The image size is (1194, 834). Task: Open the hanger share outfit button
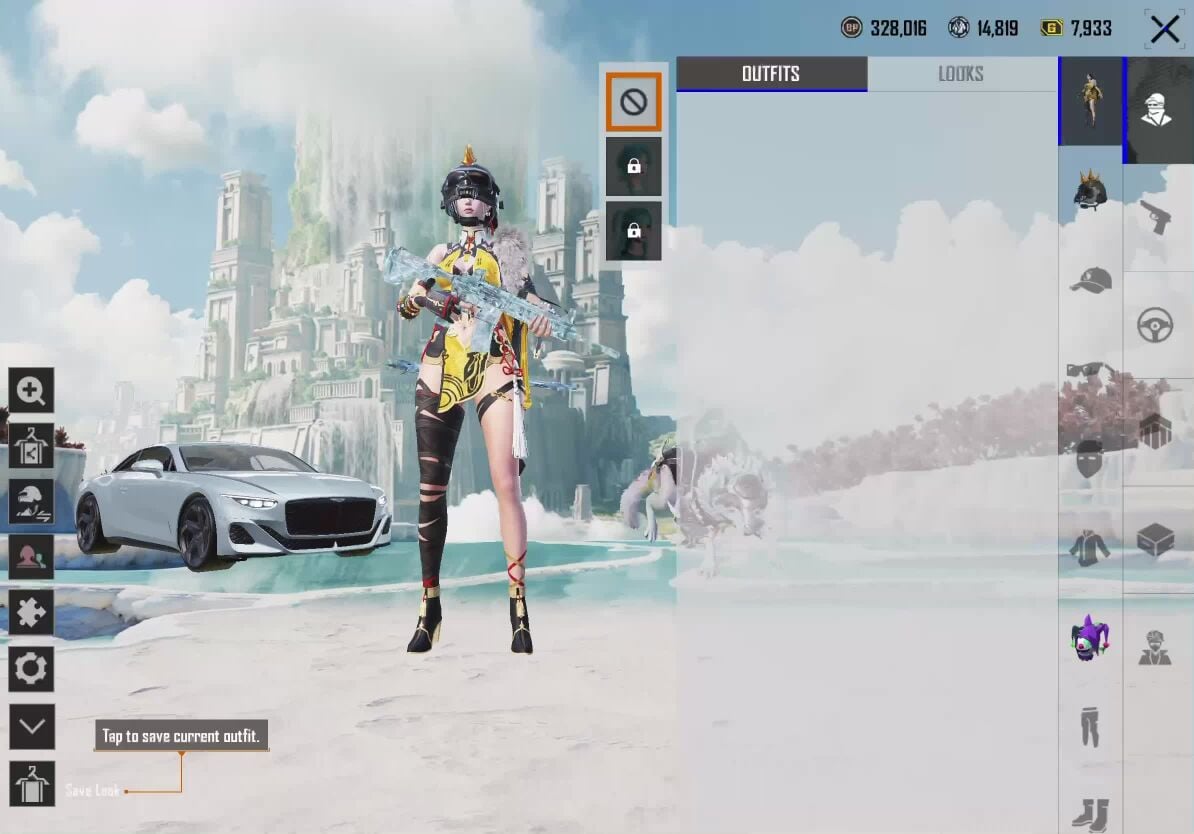click(x=31, y=446)
